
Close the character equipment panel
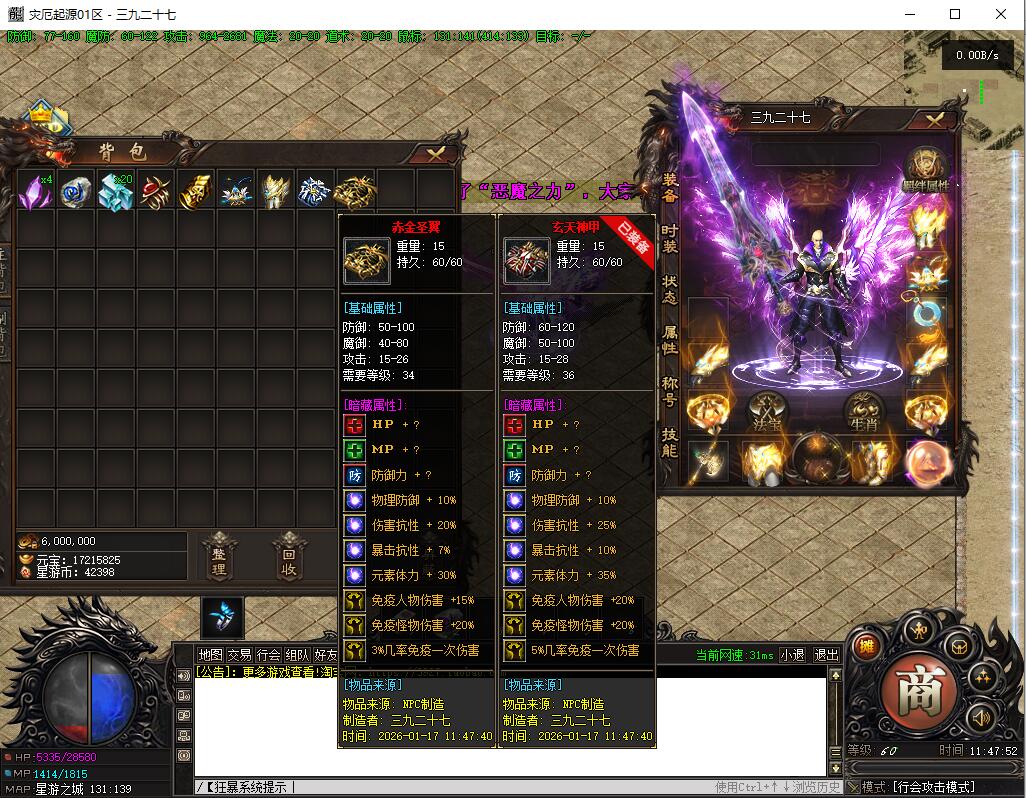point(935,119)
